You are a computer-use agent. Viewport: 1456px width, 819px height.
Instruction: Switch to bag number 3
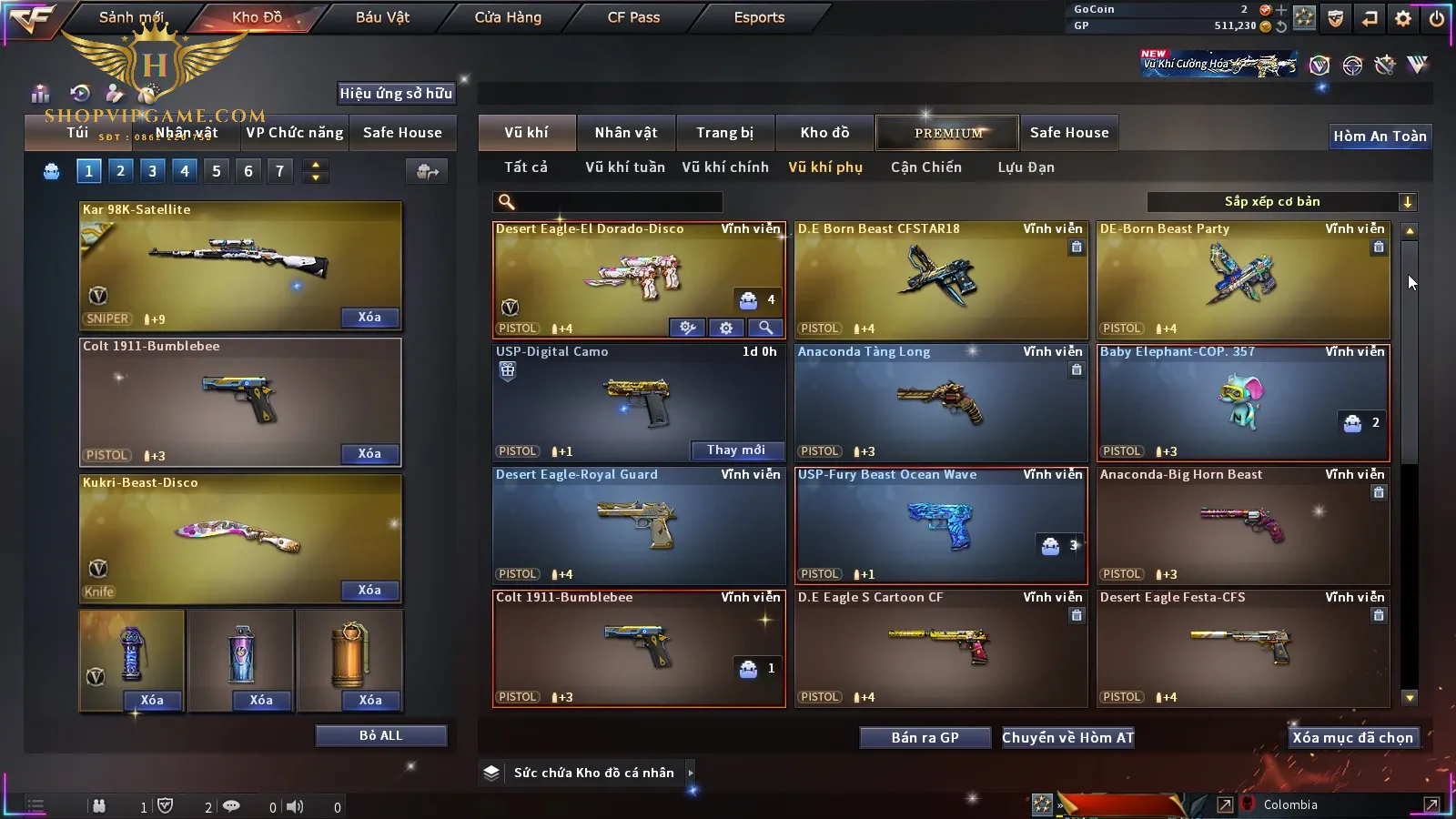pyautogui.click(x=152, y=171)
